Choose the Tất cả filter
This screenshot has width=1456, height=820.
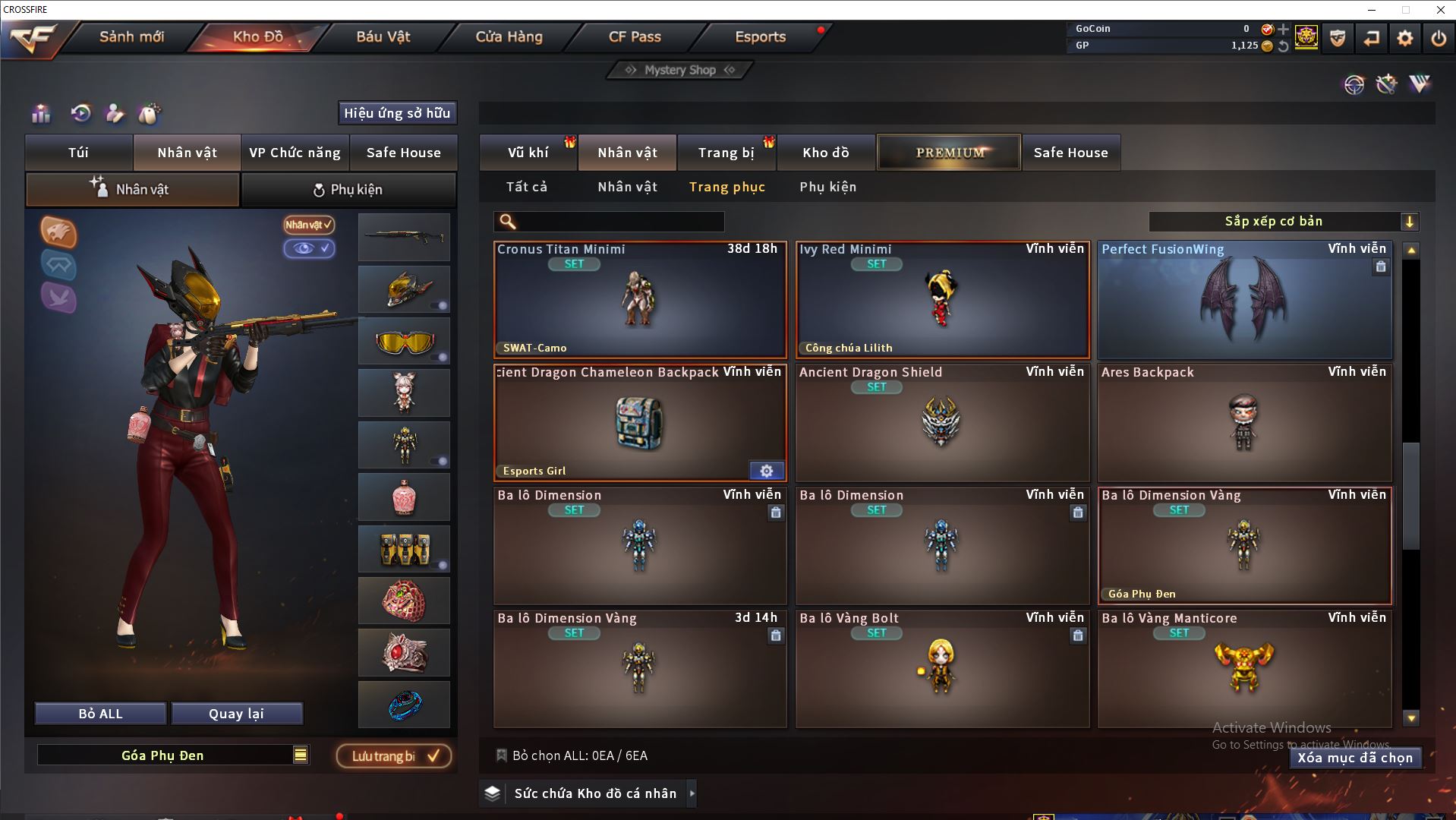pos(527,187)
